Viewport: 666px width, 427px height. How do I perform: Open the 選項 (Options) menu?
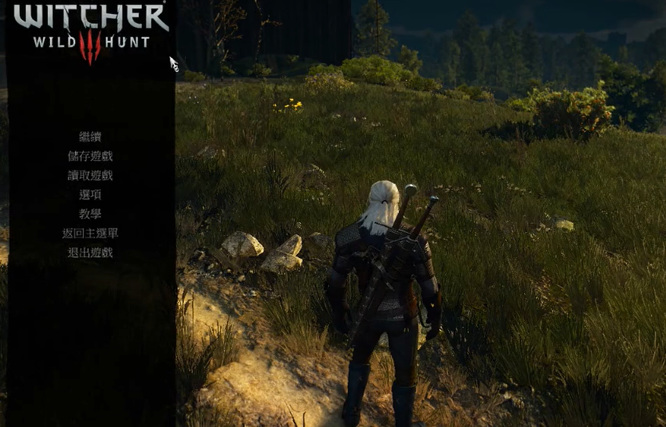pyautogui.click(x=90, y=194)
